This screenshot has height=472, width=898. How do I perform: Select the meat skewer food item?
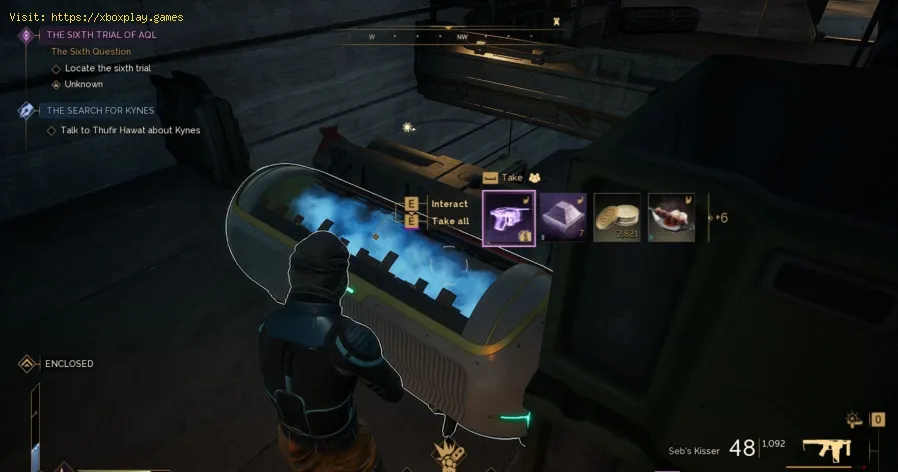coord(671,218)
